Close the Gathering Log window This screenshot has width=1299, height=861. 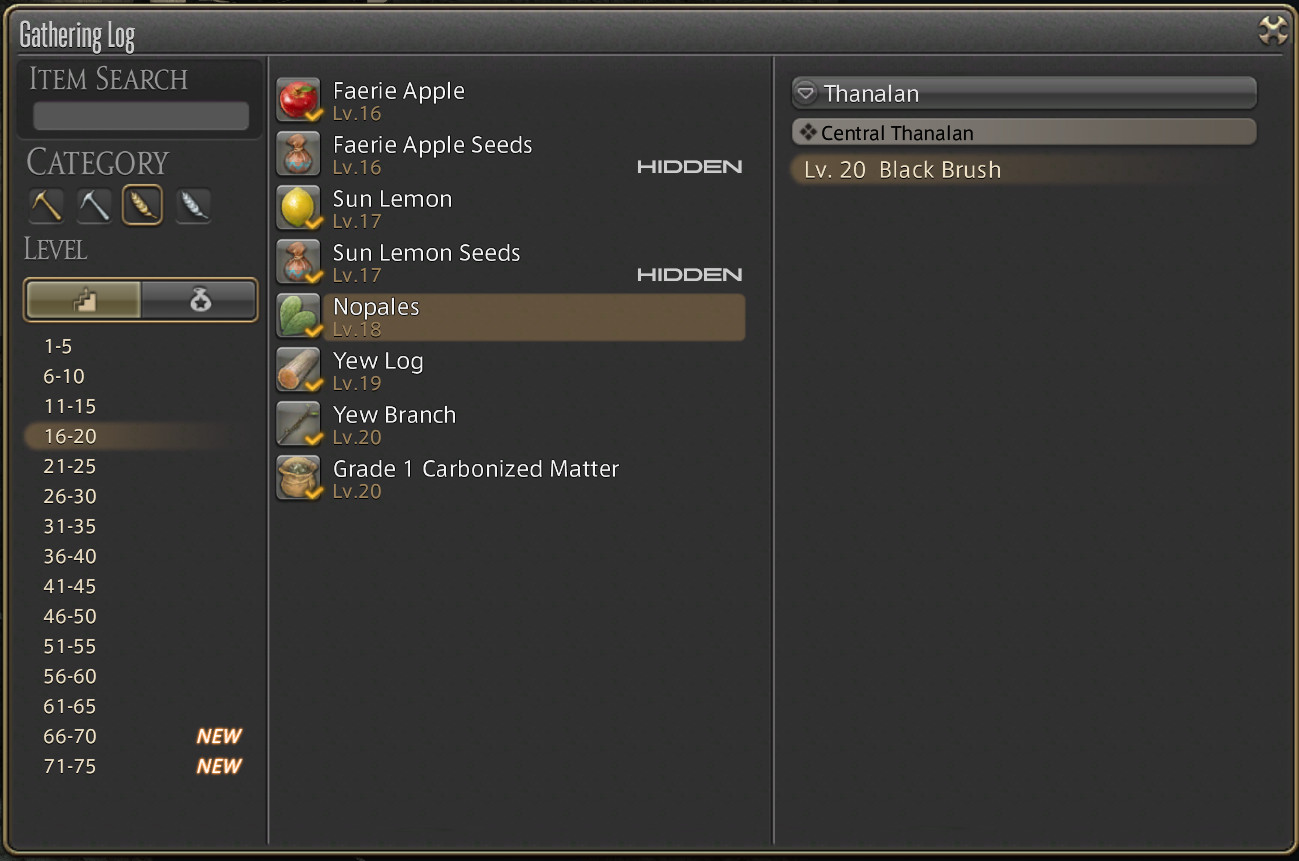pyautogui.click(x=1272, y=31)
